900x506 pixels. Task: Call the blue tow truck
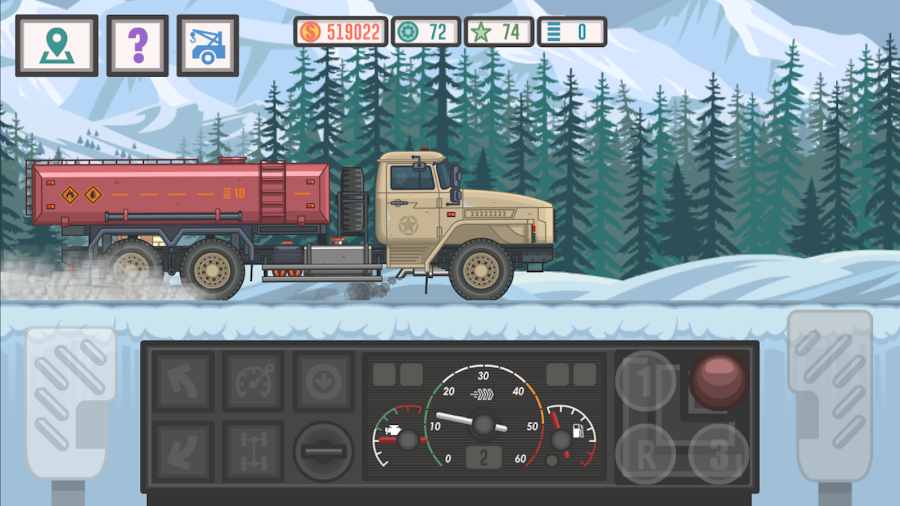pyautogui.click(x=208, y=45)
